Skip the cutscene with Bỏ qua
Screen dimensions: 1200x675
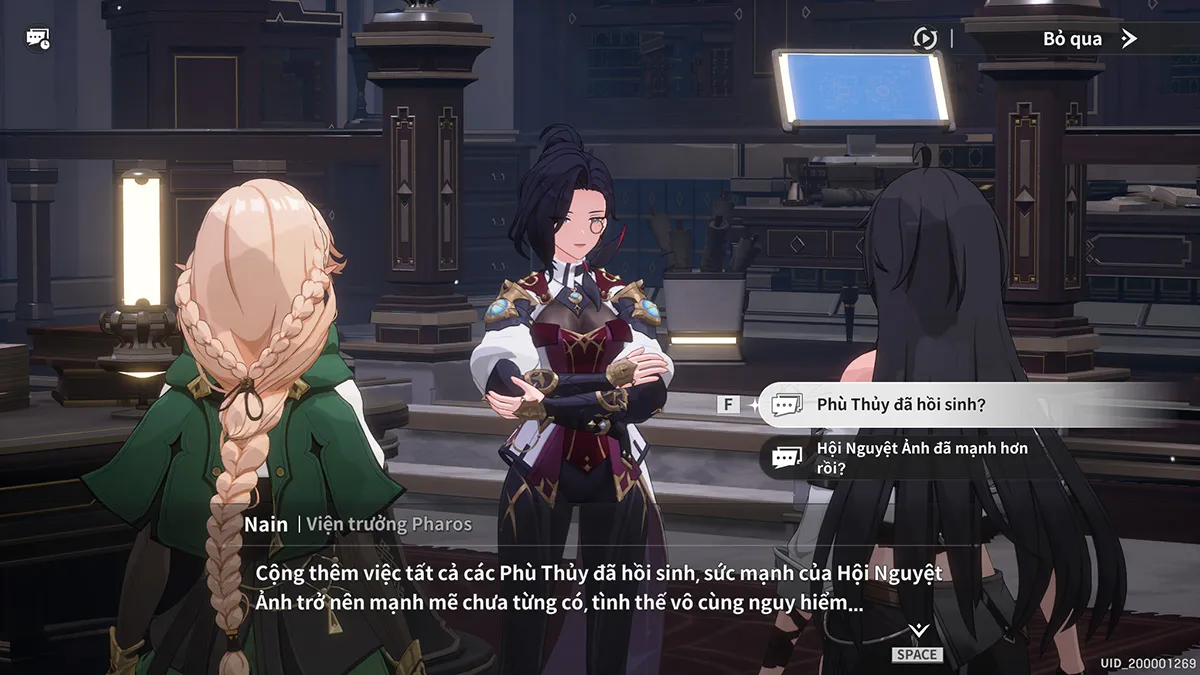click(1089, 39)
